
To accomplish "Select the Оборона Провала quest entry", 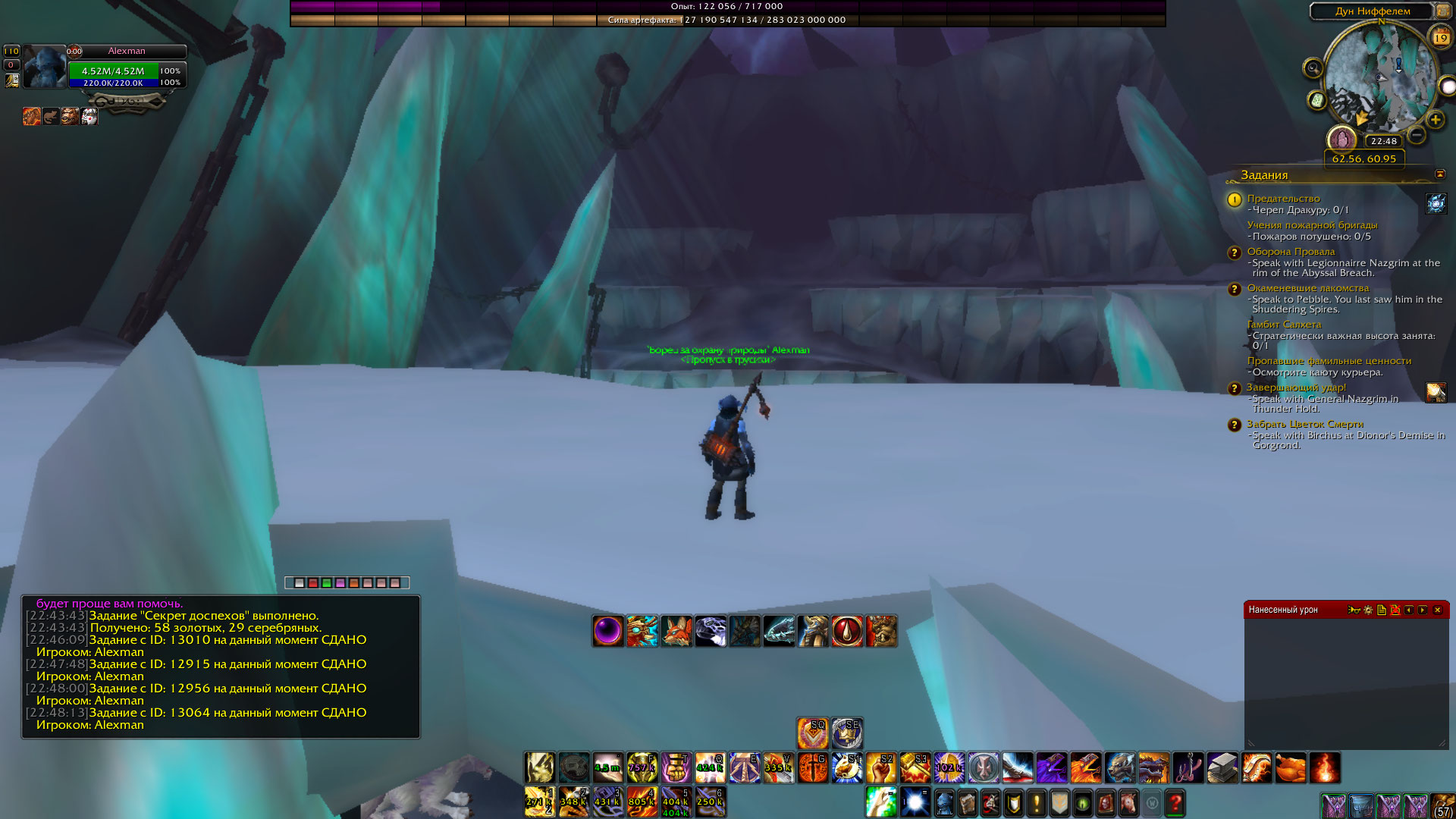I will tap(1291, 252).
